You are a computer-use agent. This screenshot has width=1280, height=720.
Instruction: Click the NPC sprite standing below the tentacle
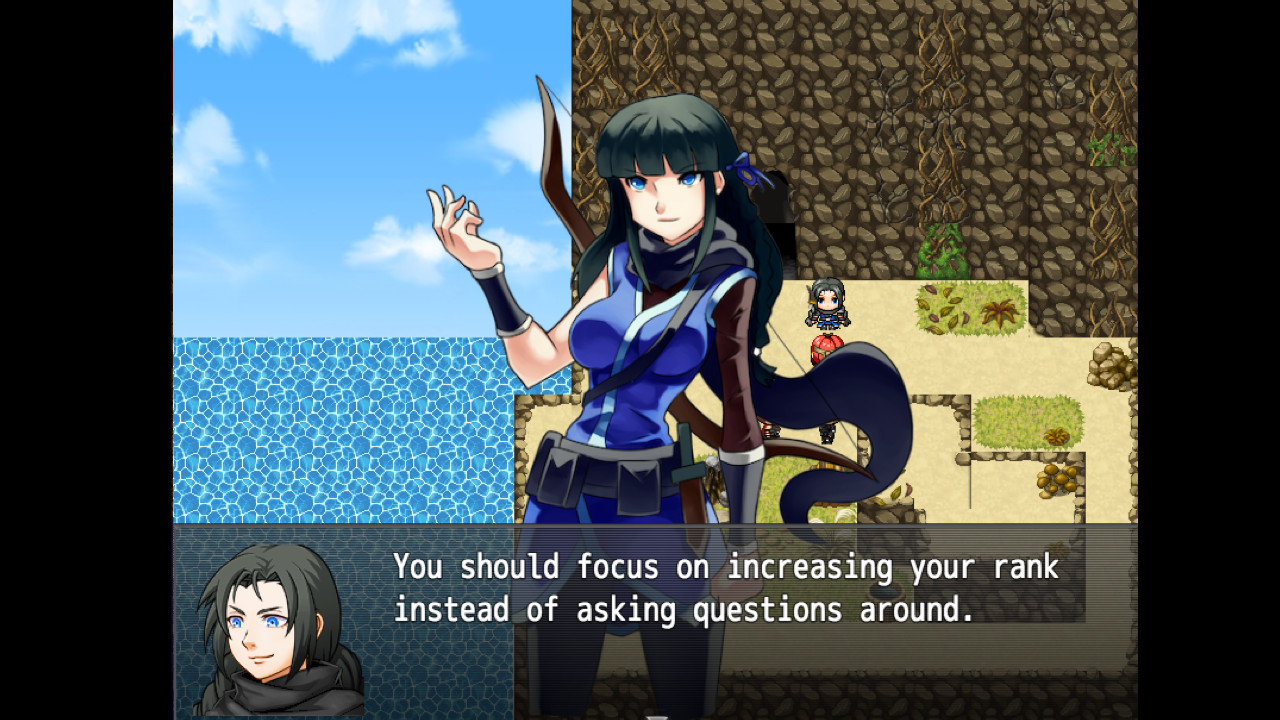pos(827,432)
